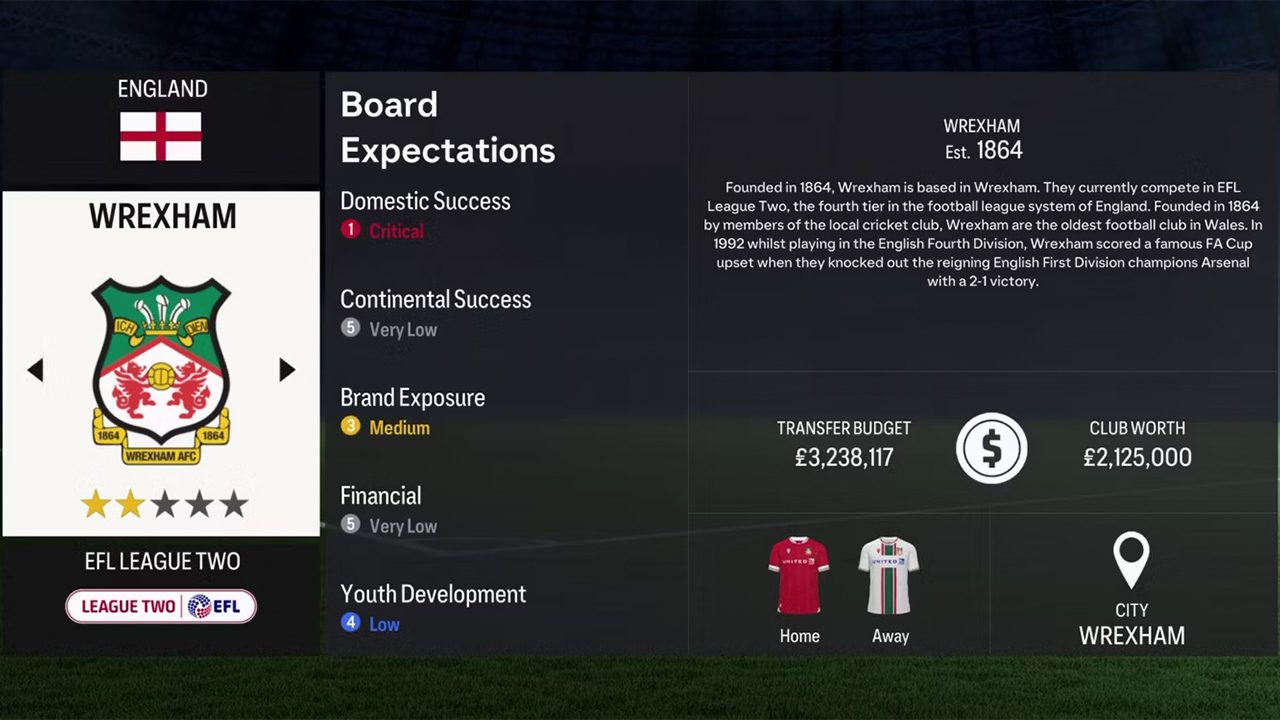Screen dimensions: 1280x720
Task: Click the EFL League Two badge
Action: pyautogui.click(x=161, y=606)
